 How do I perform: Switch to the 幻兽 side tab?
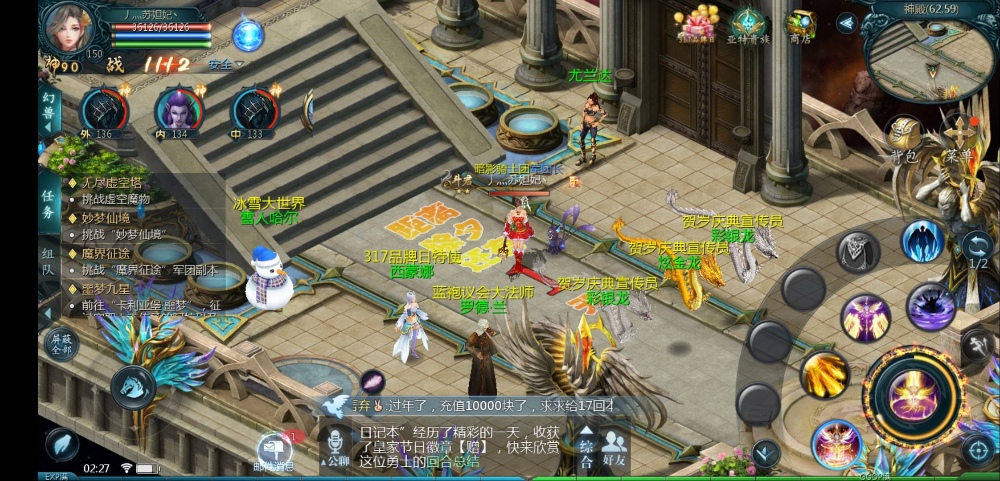pos(49,112)
